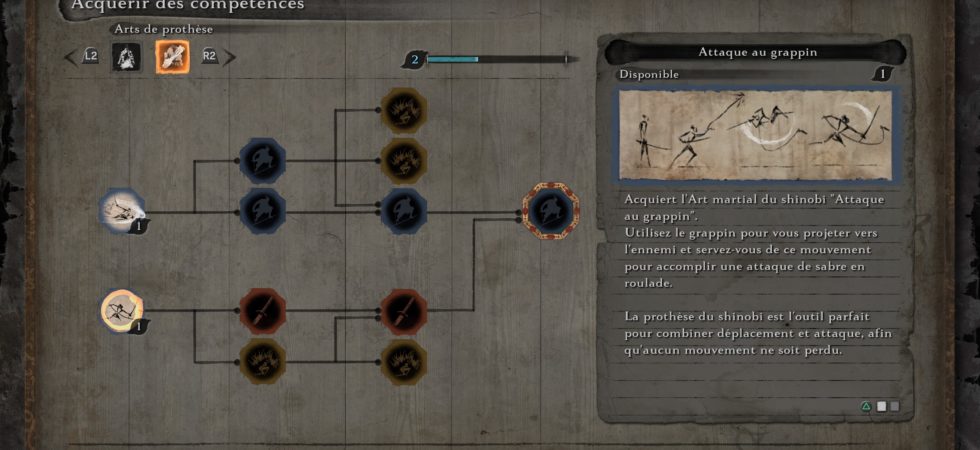The height and width of the screenshot is (450, 980).
Task: Switch to the dark shinobi figure skill tab
Action: click(x=126, y=57)
